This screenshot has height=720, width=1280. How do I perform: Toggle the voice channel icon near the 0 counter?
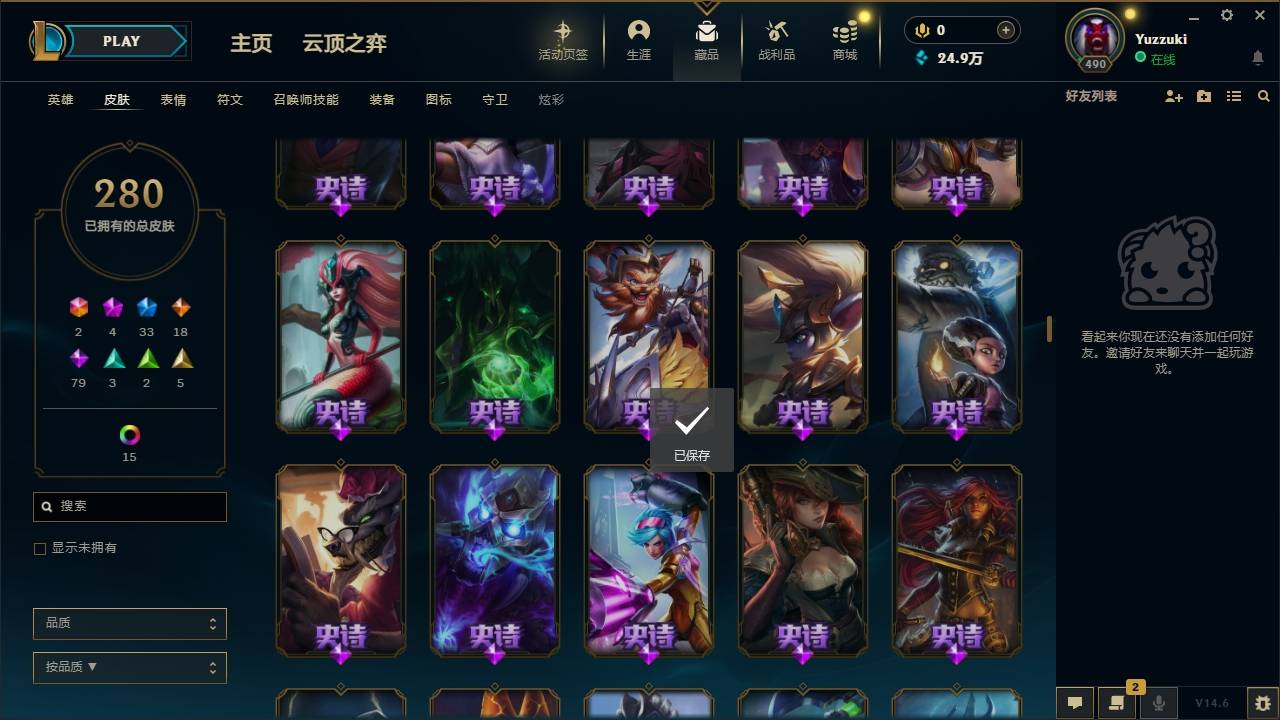pyautogui.click(x=920, y=29)
